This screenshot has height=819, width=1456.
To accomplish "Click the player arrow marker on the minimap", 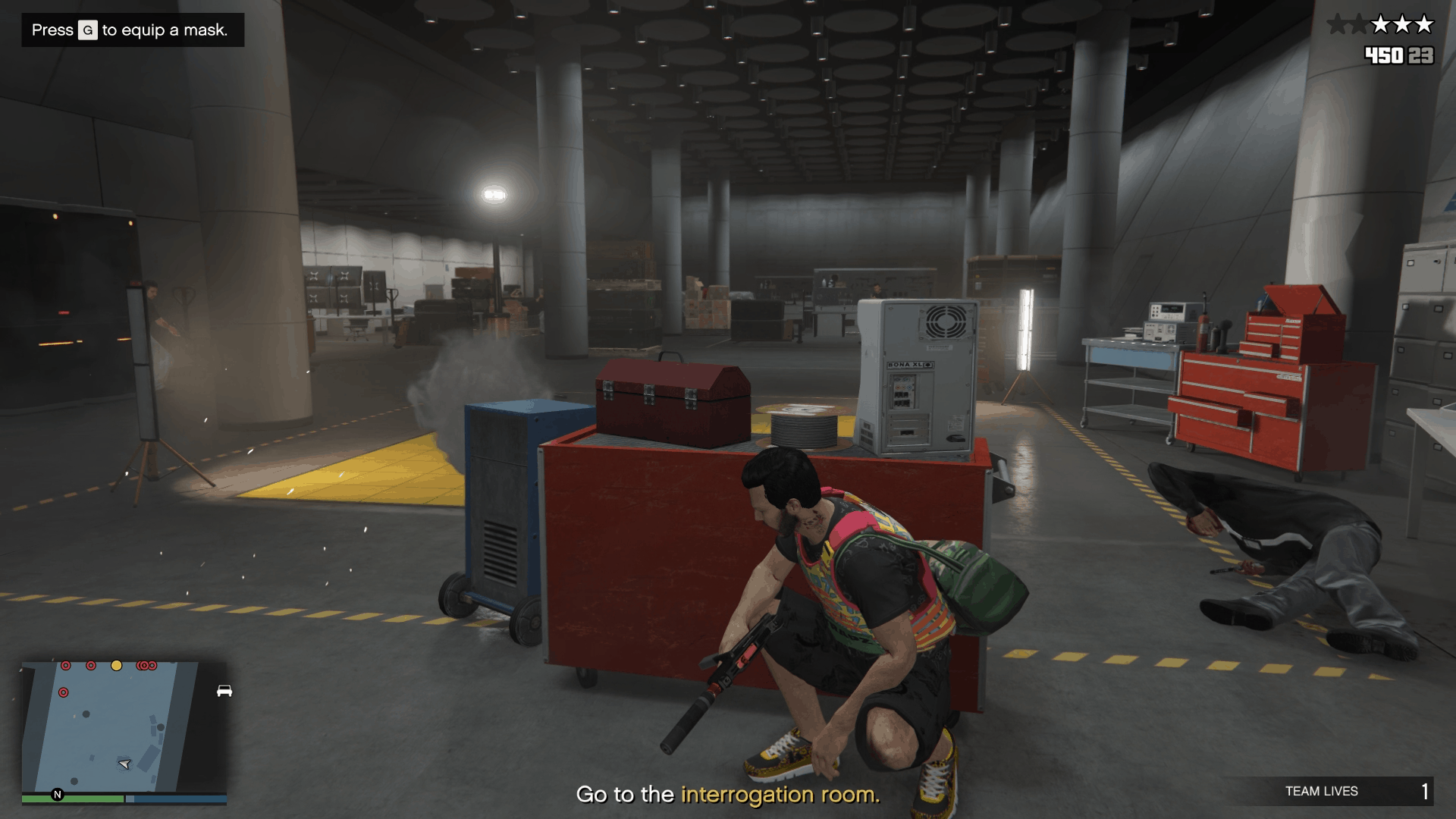I will (x=124, y=764).
